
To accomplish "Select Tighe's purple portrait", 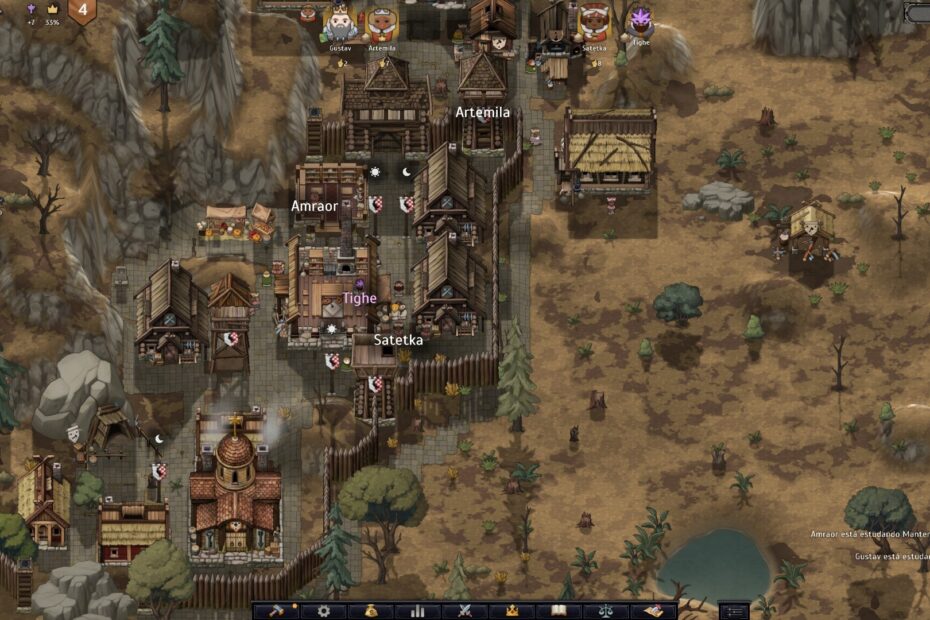I will click(x=639, y=20).
